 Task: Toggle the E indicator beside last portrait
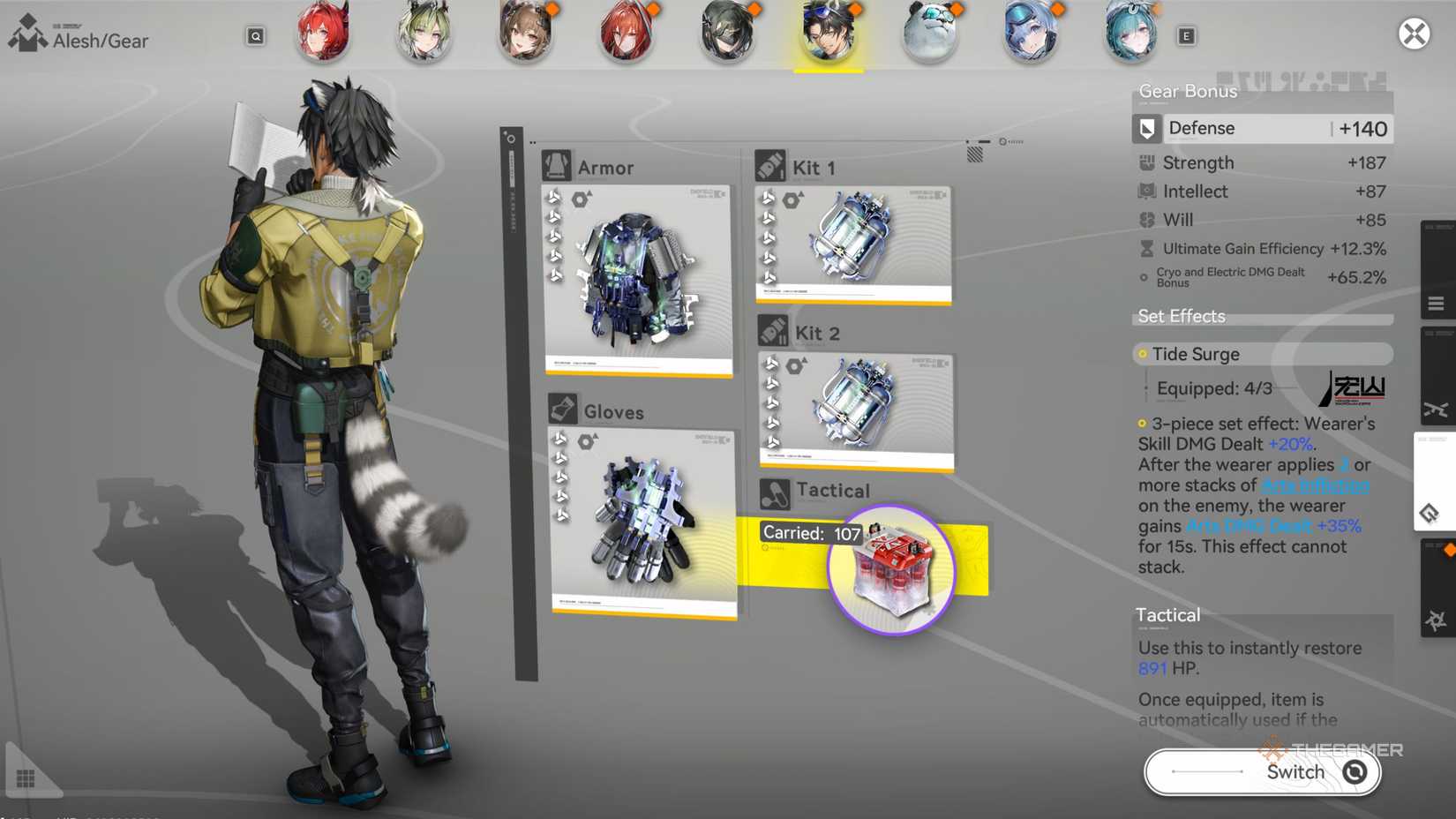tap(1188, 36)
